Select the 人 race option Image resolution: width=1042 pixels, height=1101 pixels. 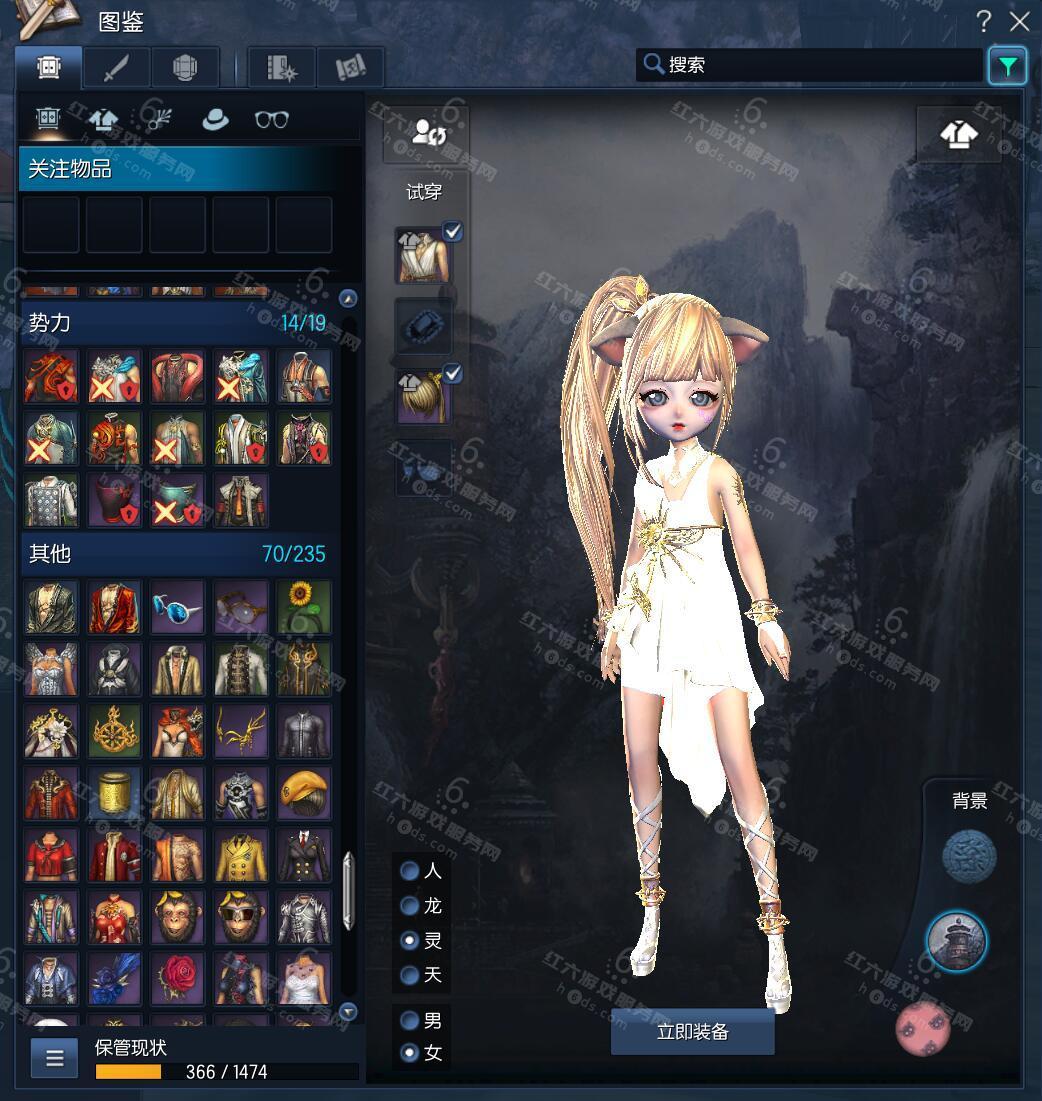point(410,871)
